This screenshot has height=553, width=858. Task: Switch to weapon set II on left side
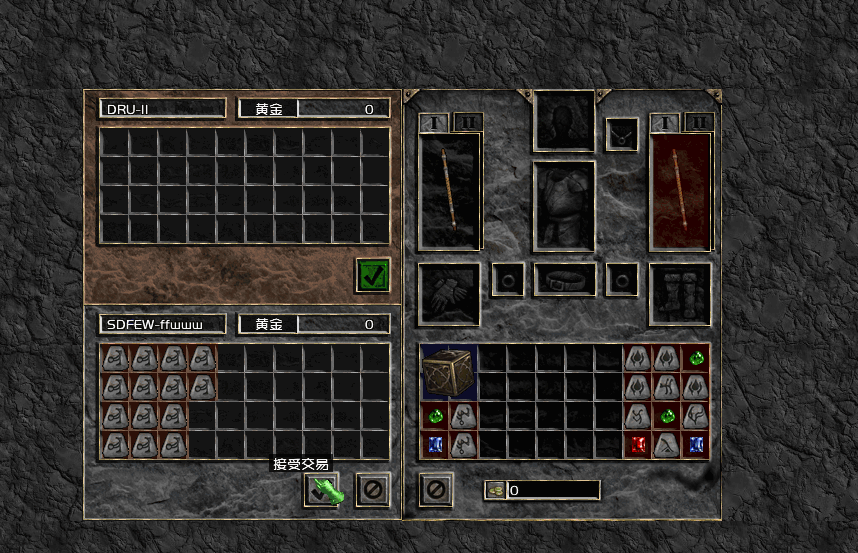coord(468,123)
